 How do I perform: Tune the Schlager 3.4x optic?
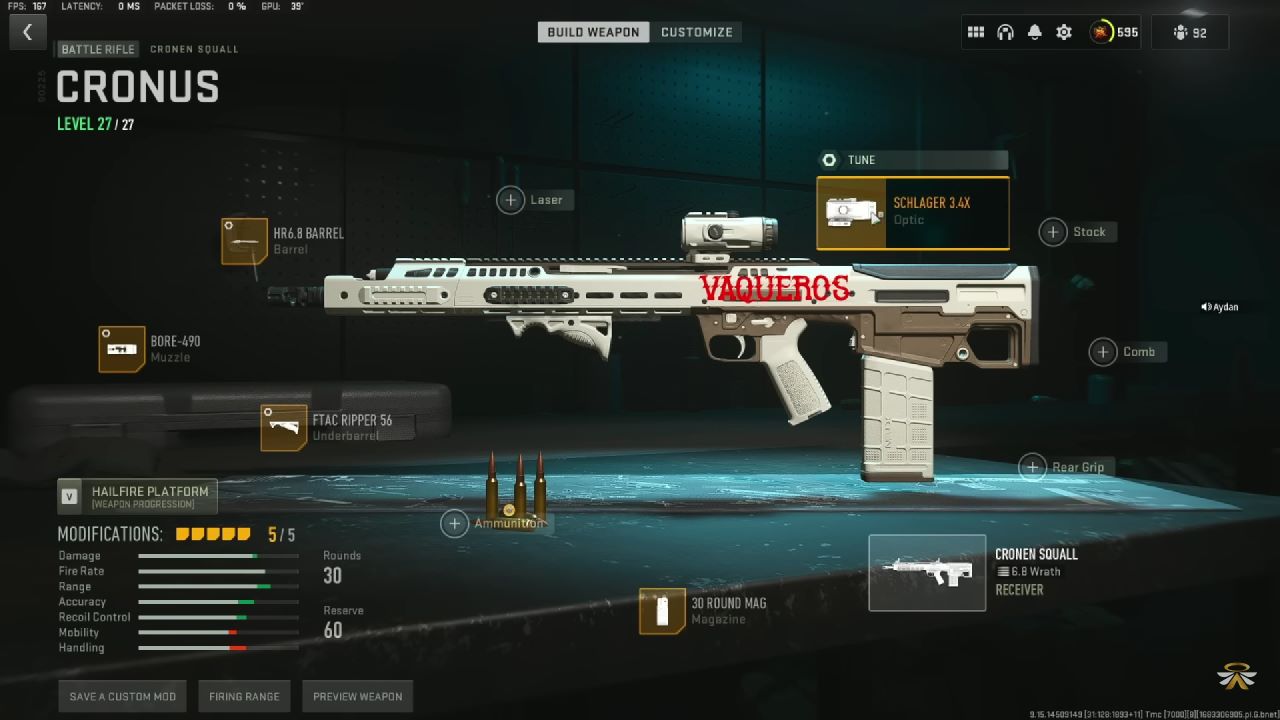click(x=912, y=160)
